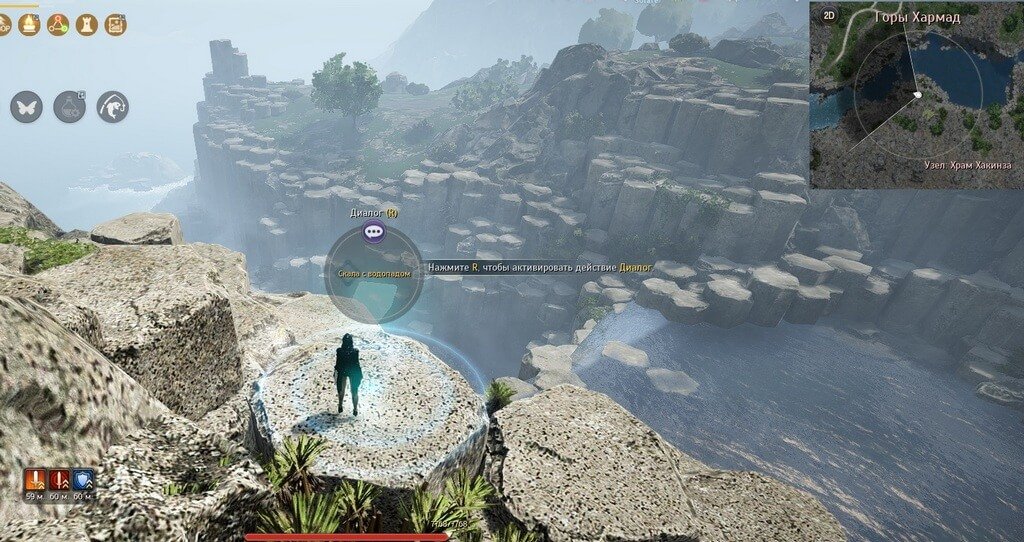
Task: Select the chess rook tower icon
Action: tap(86, 24)
